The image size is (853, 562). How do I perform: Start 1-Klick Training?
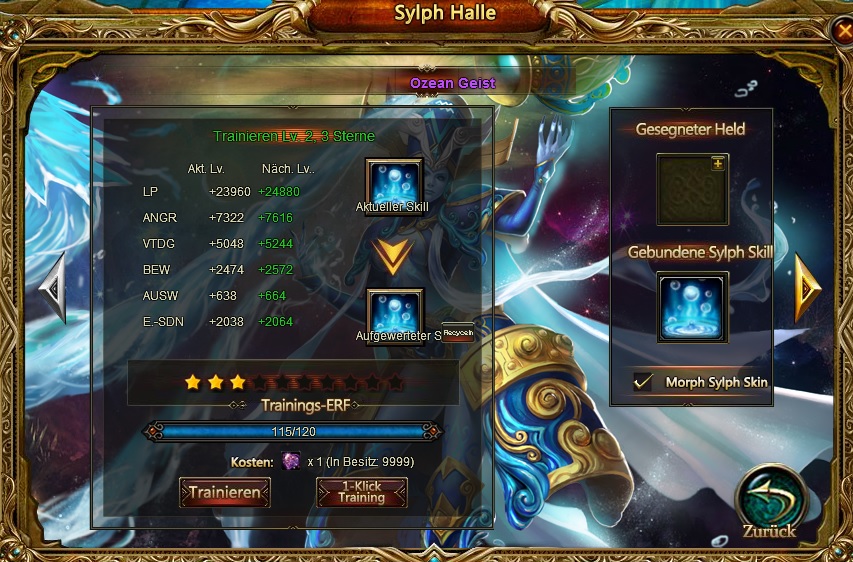pyautogui.click(x=361, y=492)
